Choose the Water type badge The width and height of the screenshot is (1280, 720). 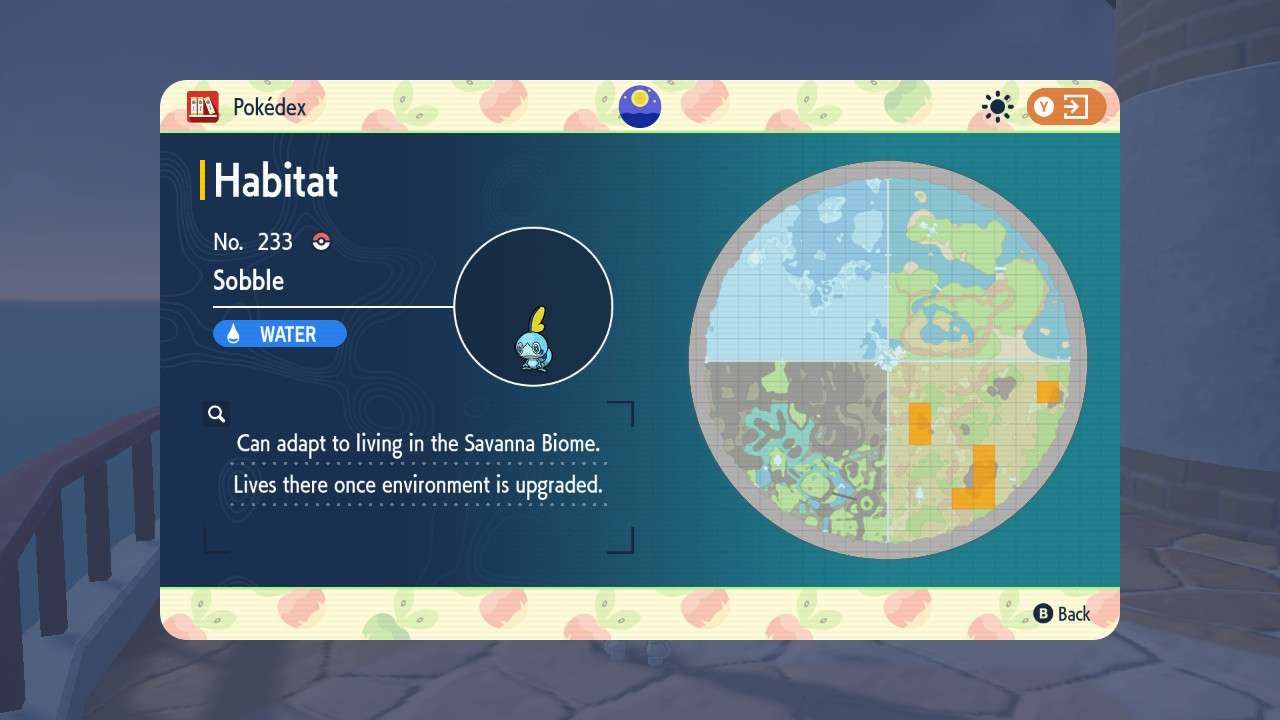[280, 334]
